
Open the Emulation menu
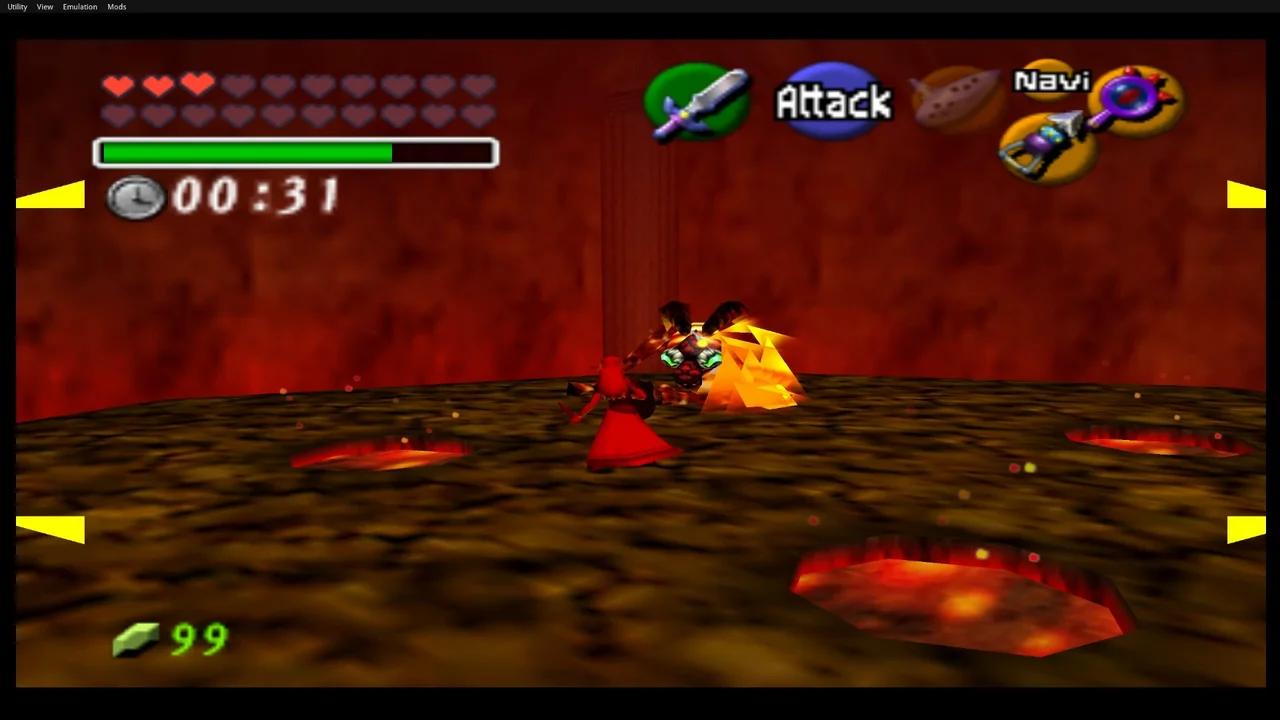pyautogui.click(x=79, y=6)
